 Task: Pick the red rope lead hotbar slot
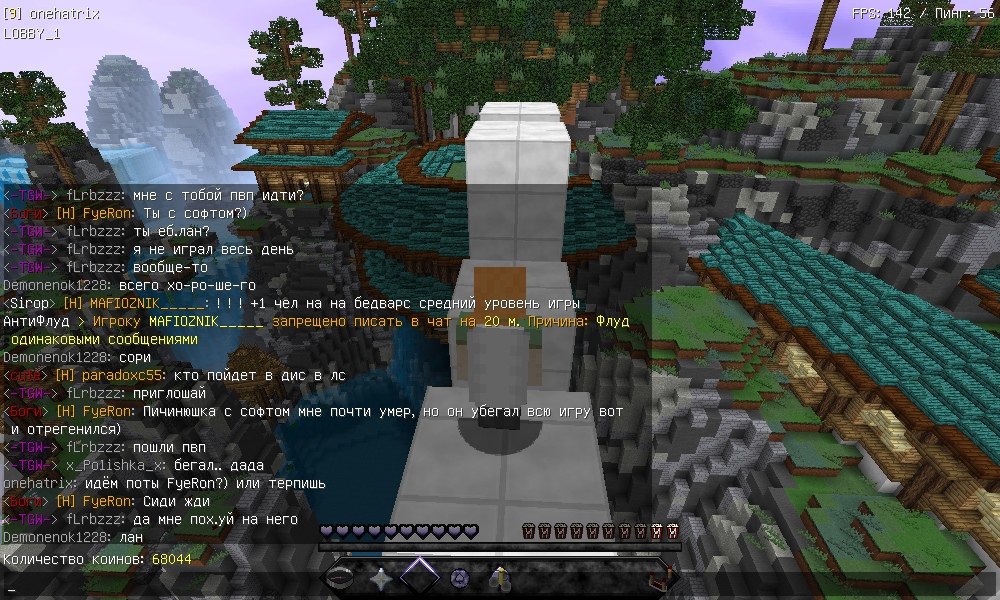(656, 577)
